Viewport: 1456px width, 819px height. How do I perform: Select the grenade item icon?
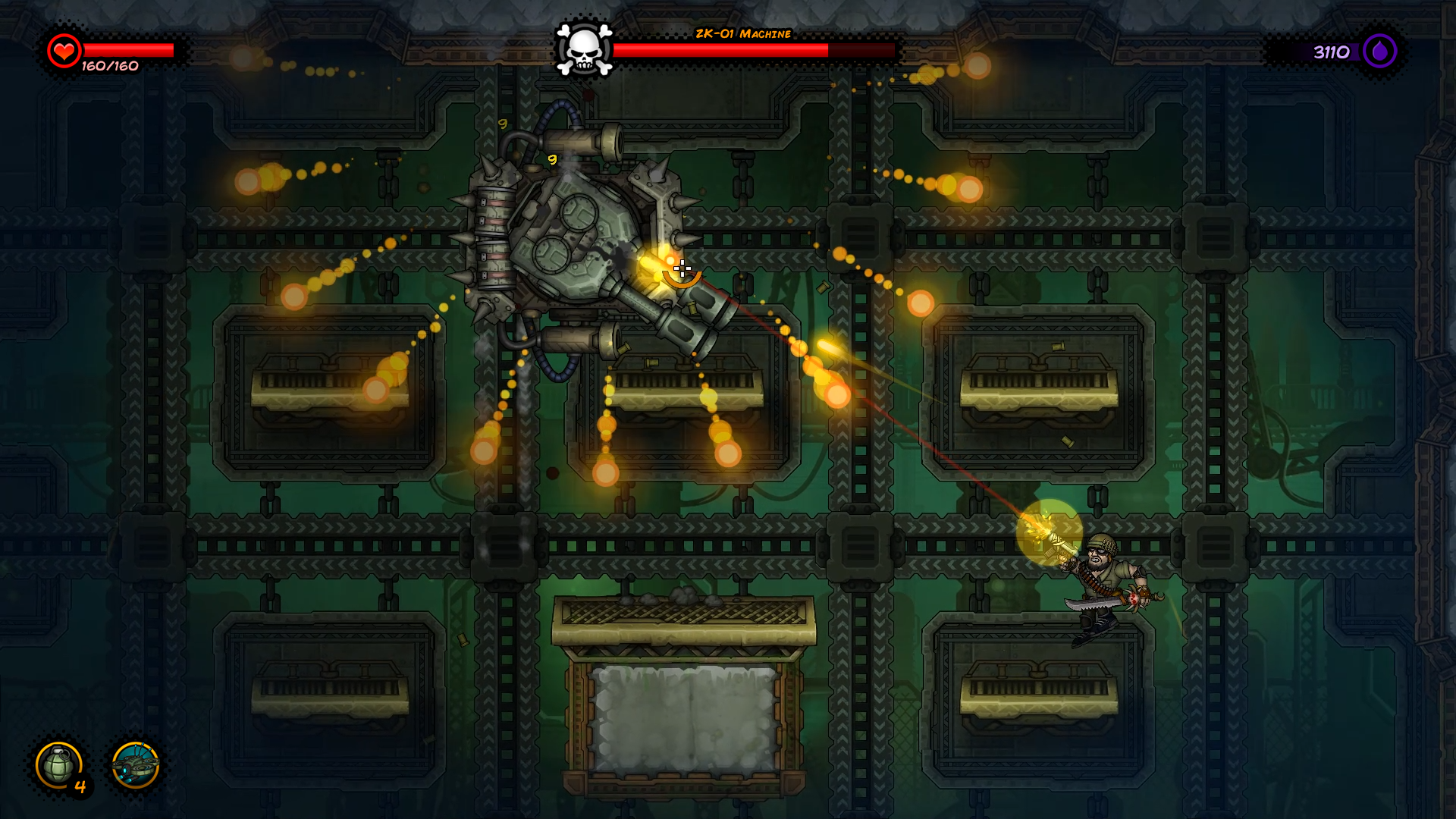[59, 765]
